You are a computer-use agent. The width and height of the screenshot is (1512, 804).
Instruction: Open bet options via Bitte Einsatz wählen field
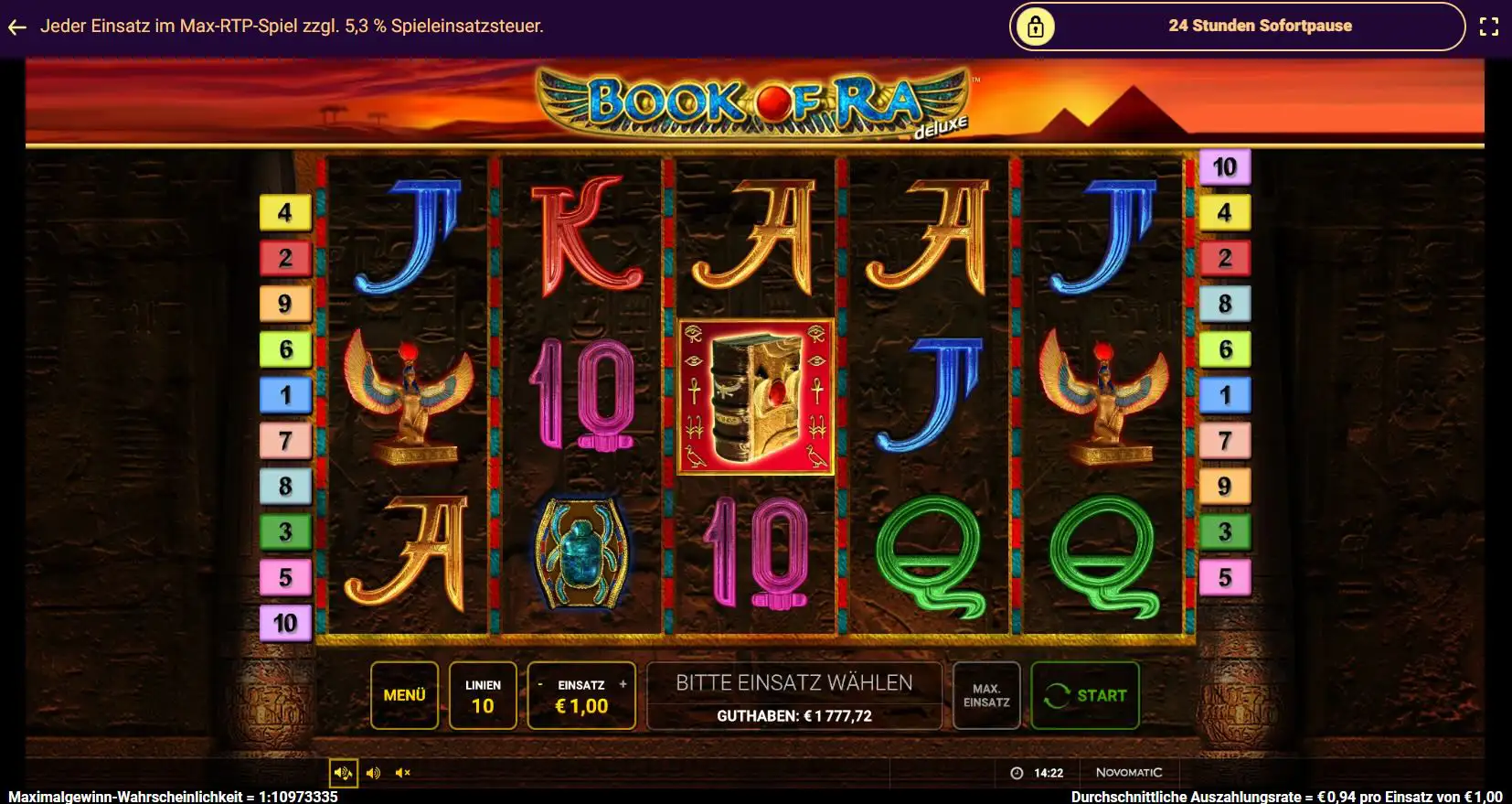793,682
